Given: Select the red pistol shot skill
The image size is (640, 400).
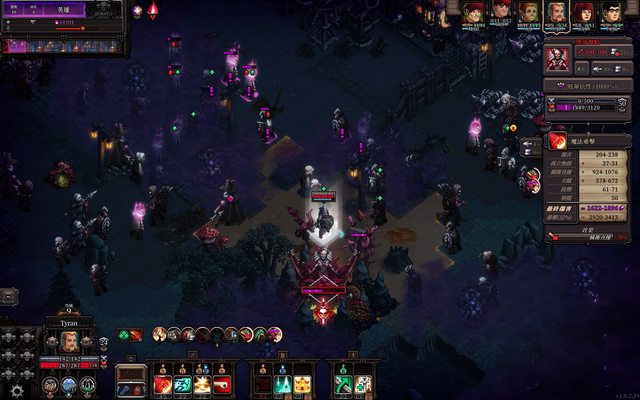Looking at the screenshot, I should (x=220, y=384).
